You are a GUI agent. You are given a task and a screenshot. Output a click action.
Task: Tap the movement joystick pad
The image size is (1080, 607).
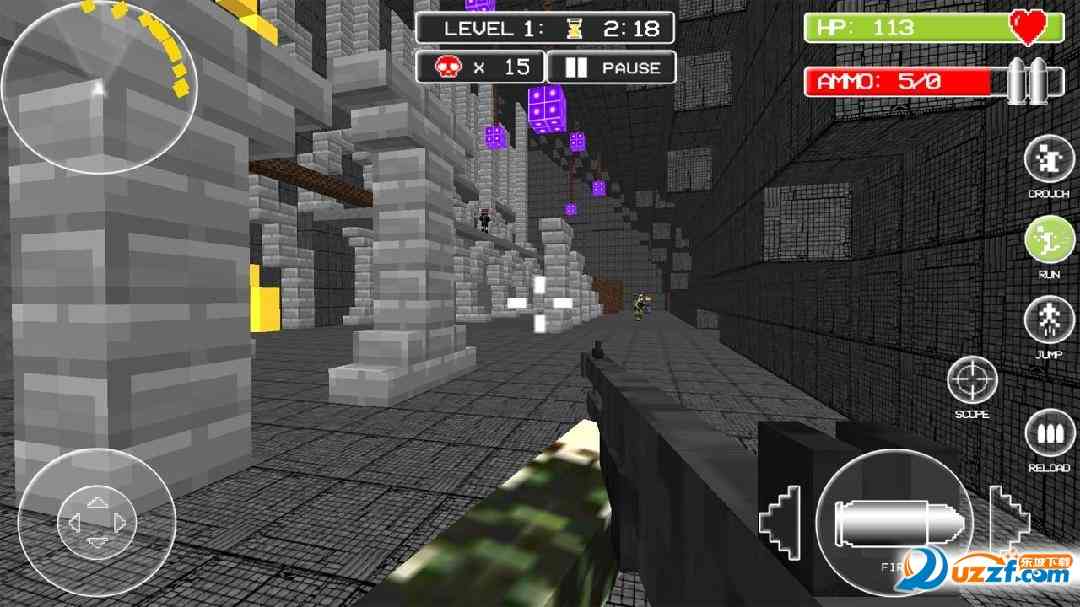point(97,521)
